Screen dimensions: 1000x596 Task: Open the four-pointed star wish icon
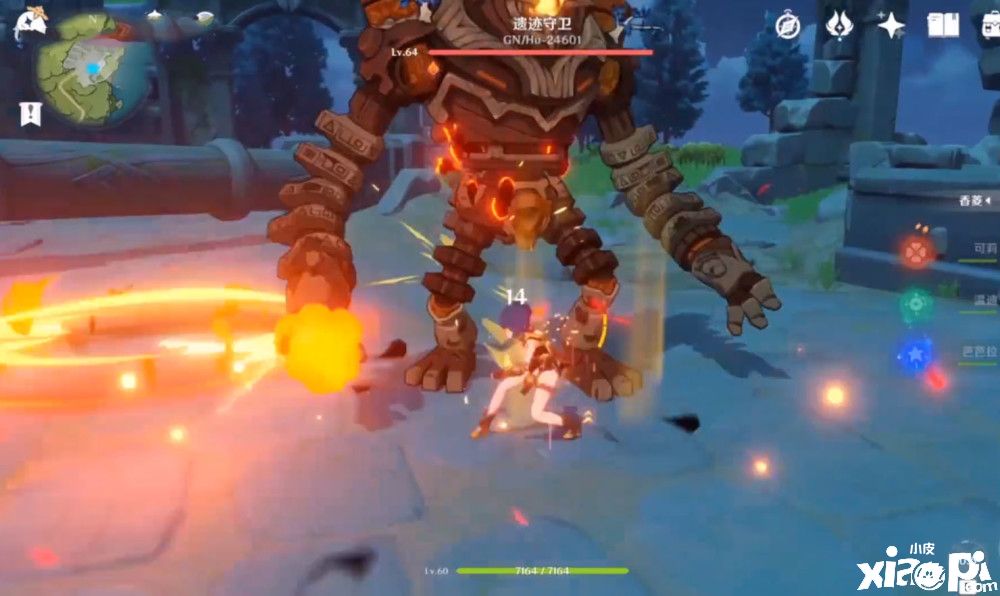click(x=891, y=25)
